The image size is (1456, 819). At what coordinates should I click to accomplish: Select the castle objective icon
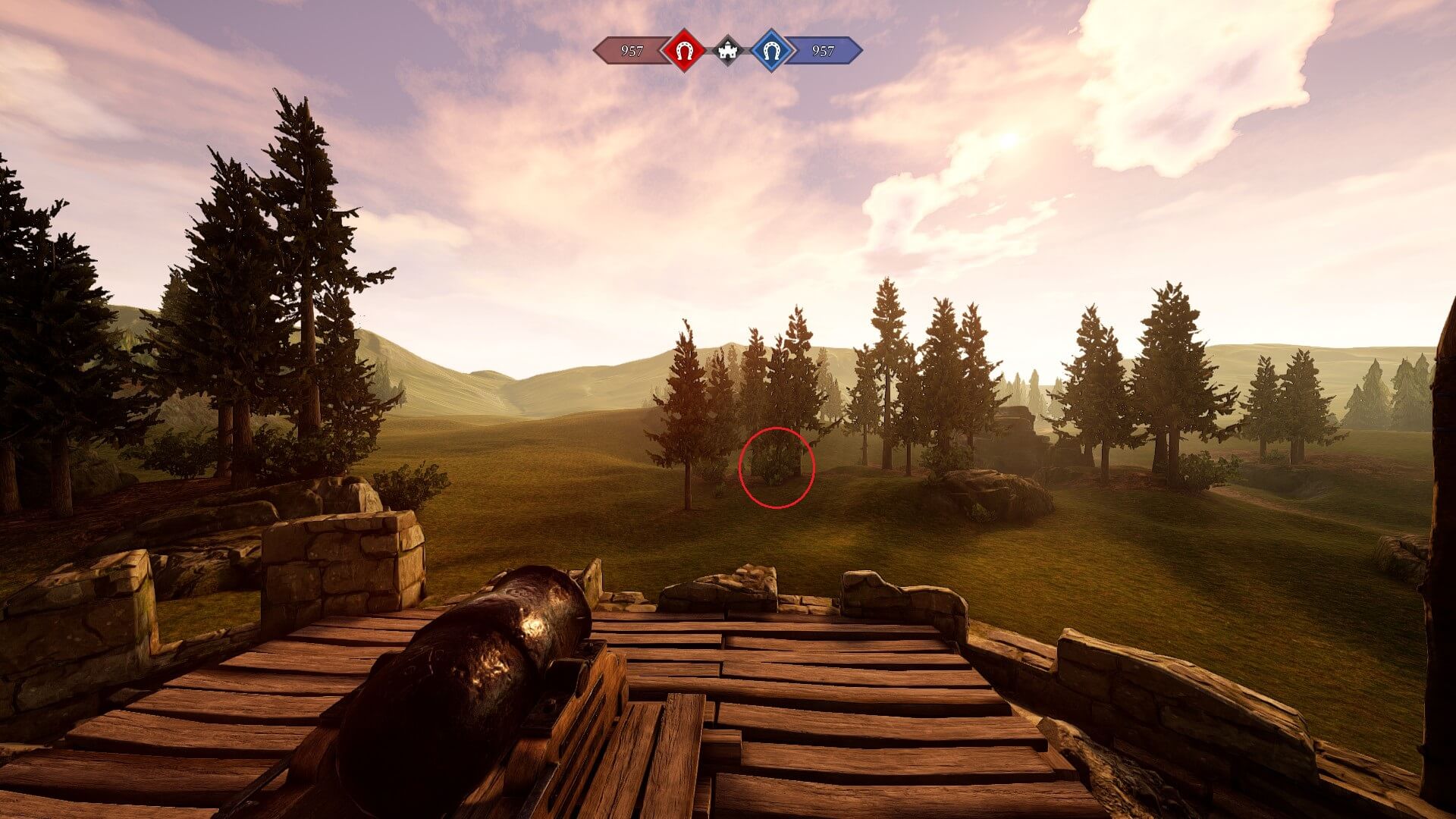pos(728,51)
